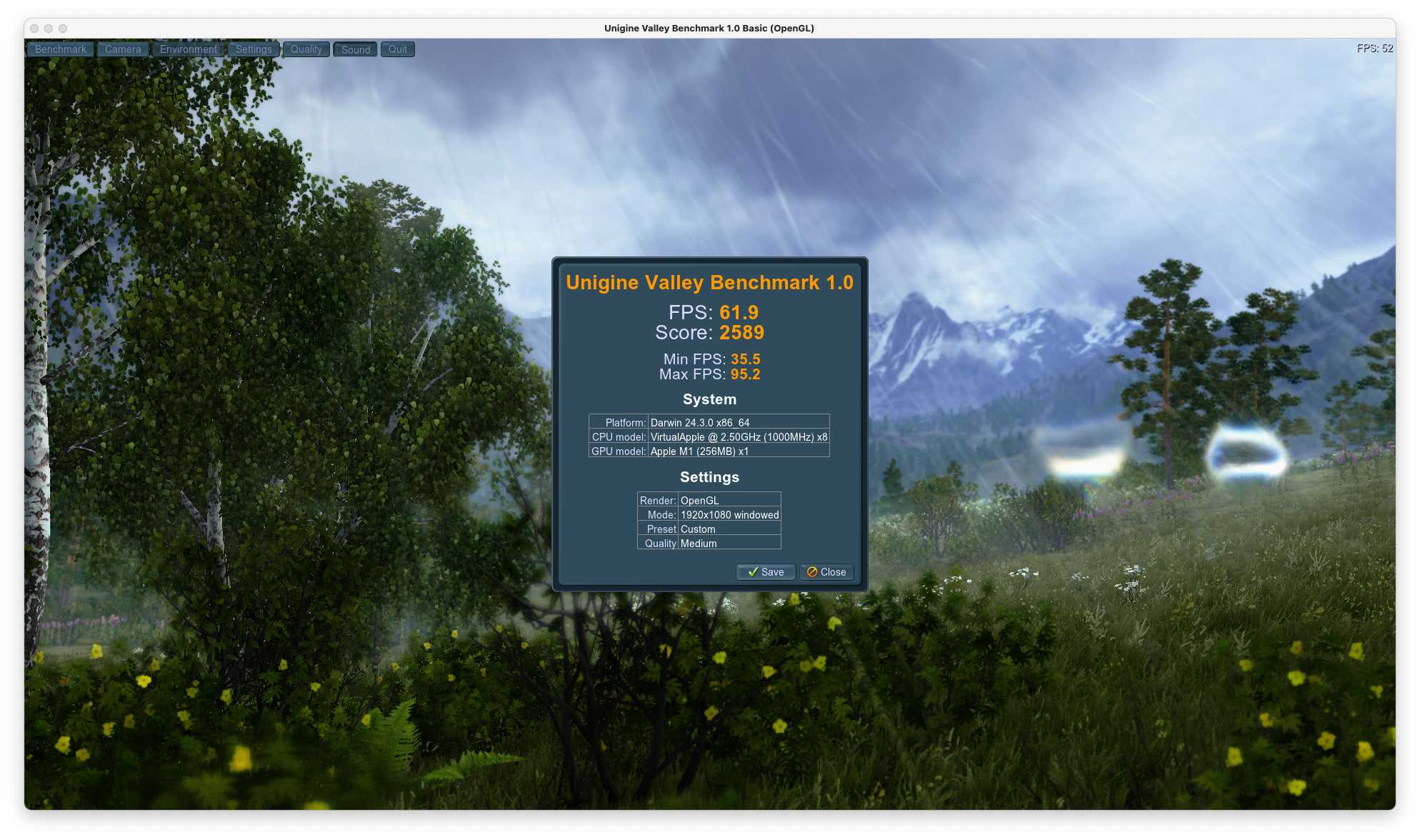Quit the benchmark via Quit button
This screenshot has height=840, width=1420.
point(398,49)
